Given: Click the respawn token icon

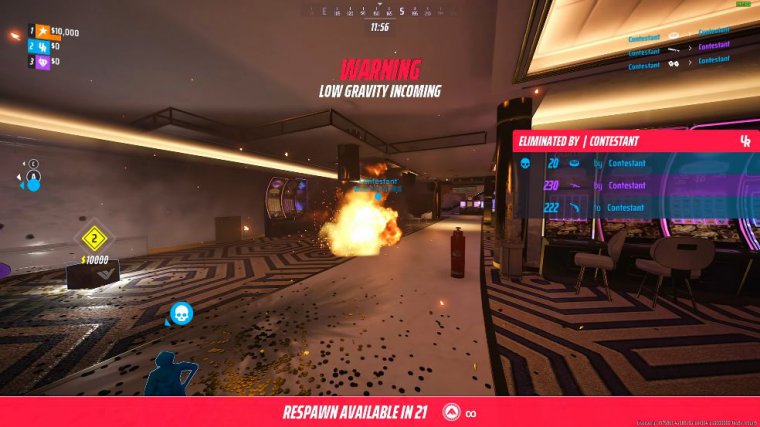Looking at the screenshot, I should tap(453, 413).
